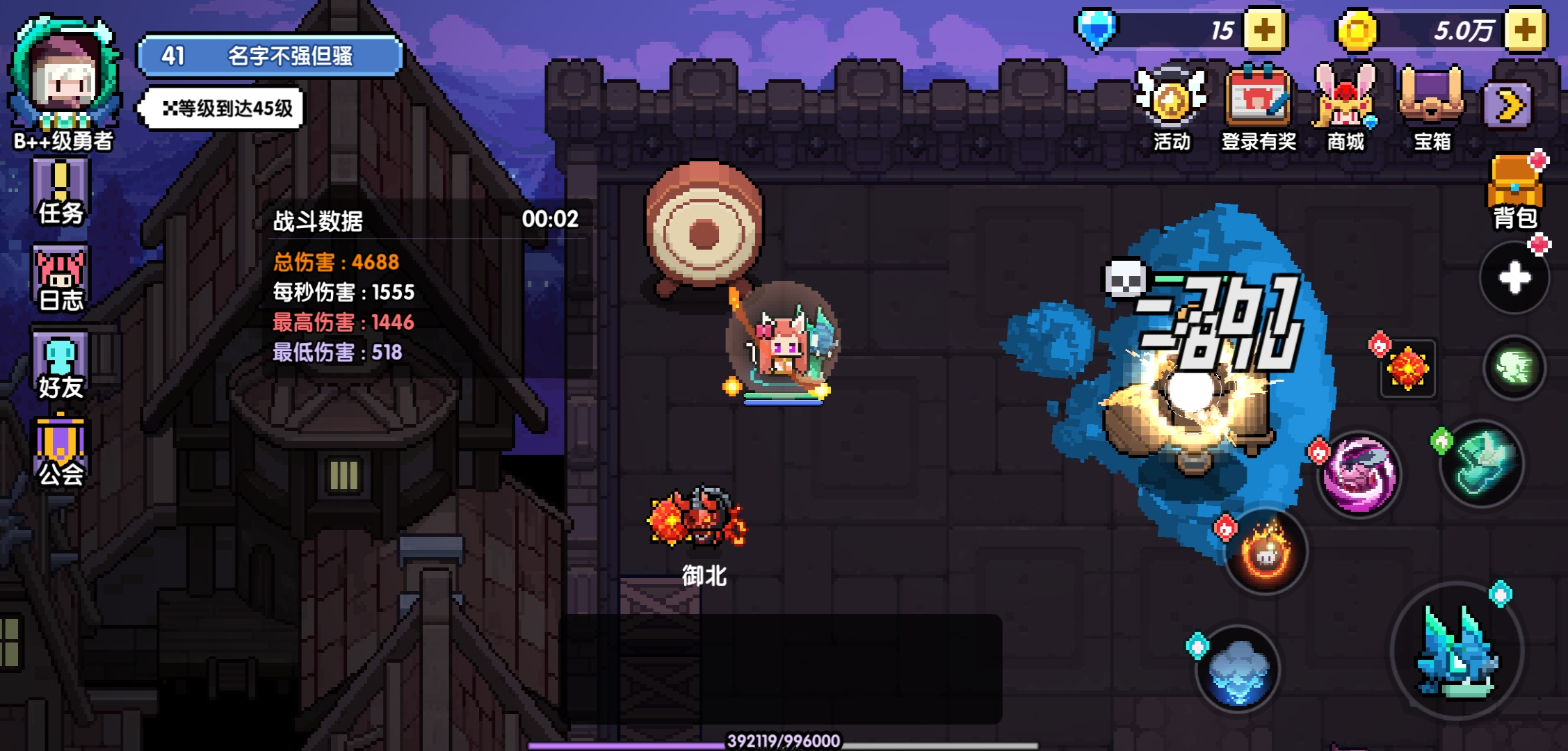The height and width of the screenshot is (751, 1568).
Task: Open the 商城 shop
Action: [x=1345, y=109]
